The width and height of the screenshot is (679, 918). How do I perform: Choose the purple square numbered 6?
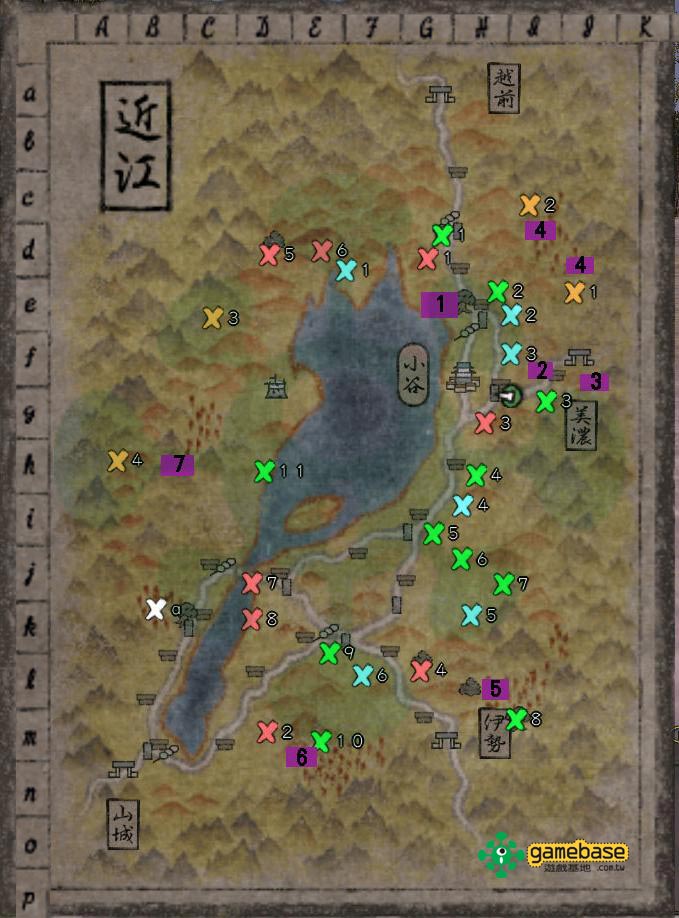301,757
